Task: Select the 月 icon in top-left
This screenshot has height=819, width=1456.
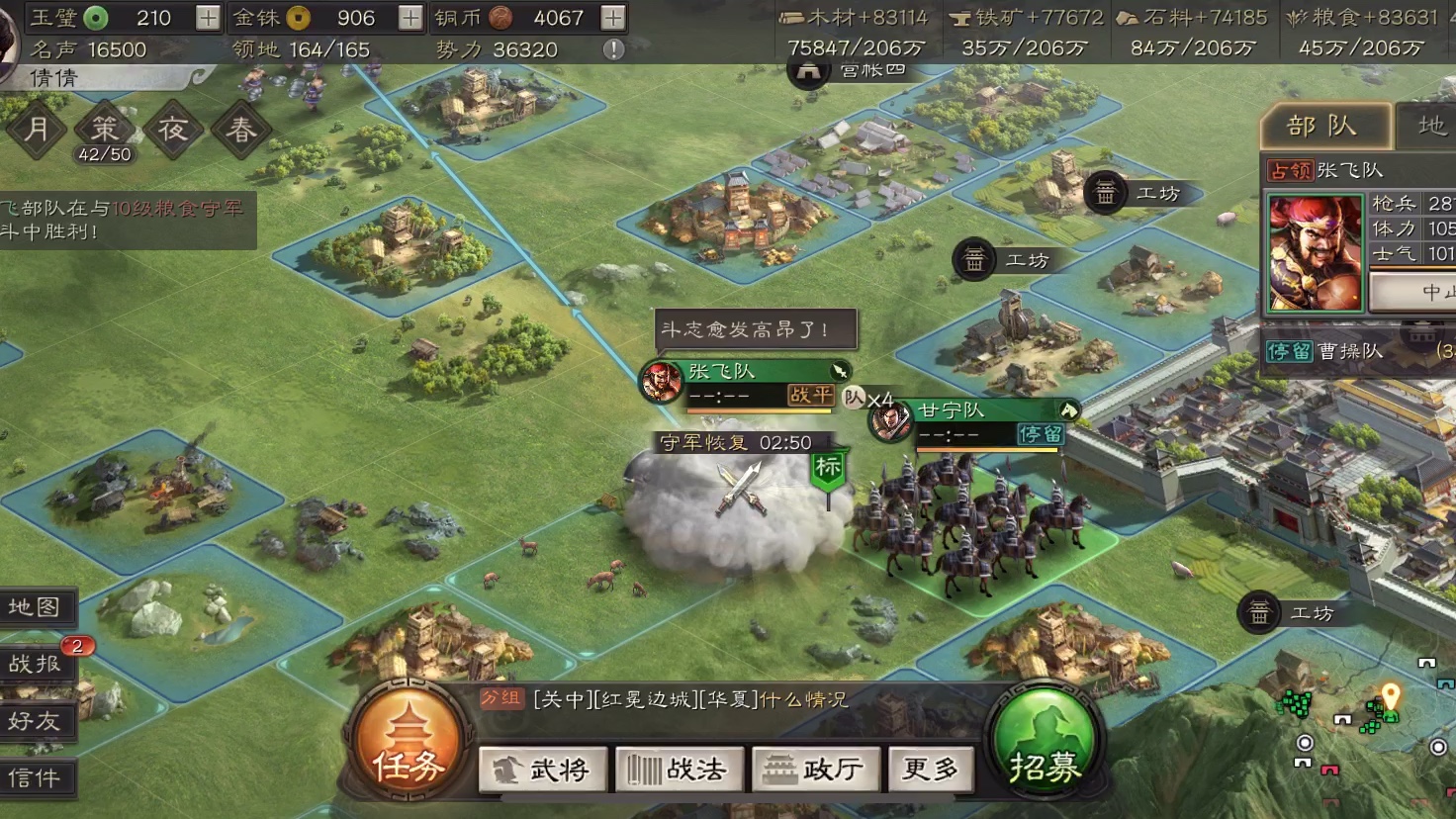Action: [37, 129]
